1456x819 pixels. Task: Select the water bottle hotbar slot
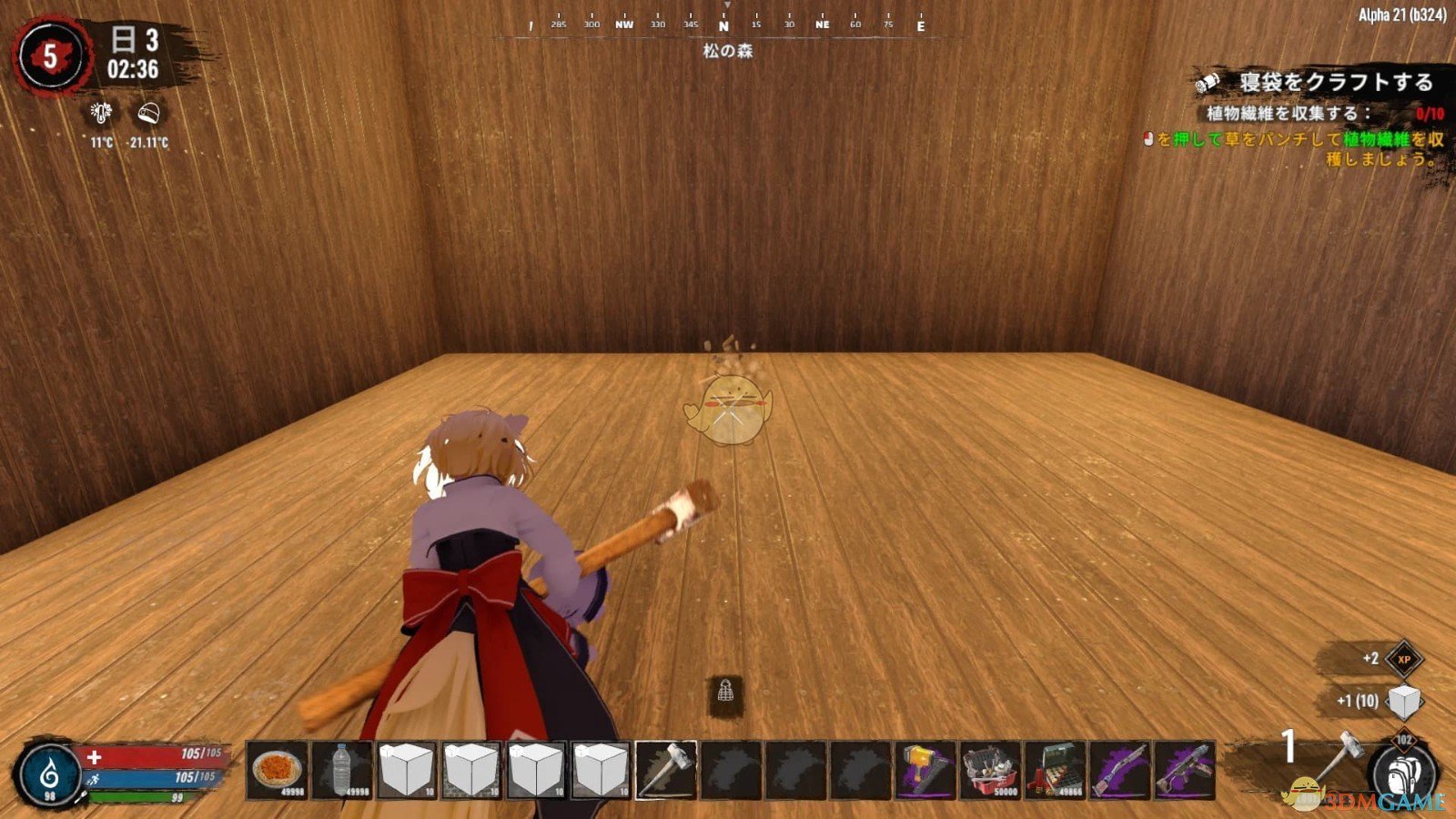tap(341, 770)
